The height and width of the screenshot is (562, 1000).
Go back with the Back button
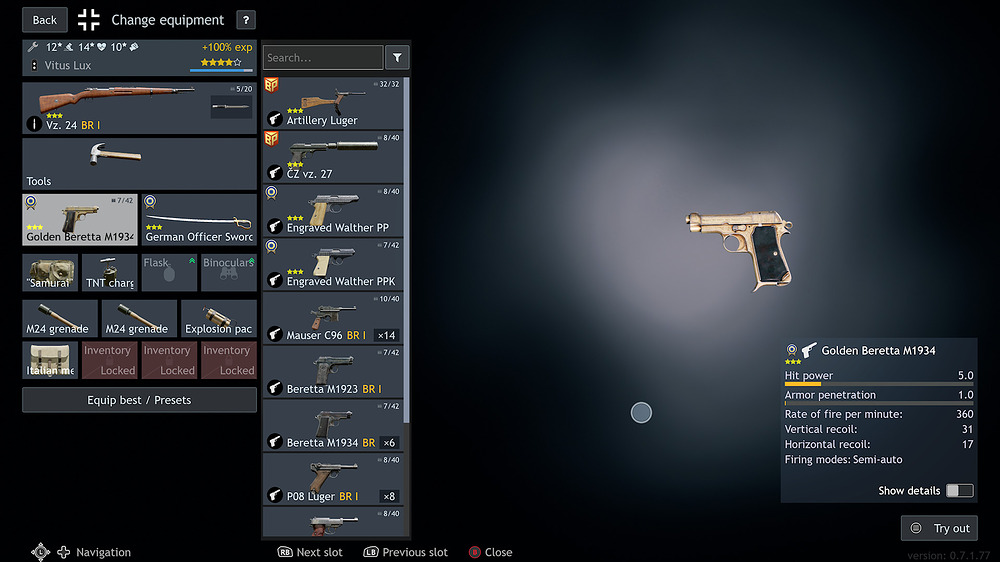[x=44, y=20]
